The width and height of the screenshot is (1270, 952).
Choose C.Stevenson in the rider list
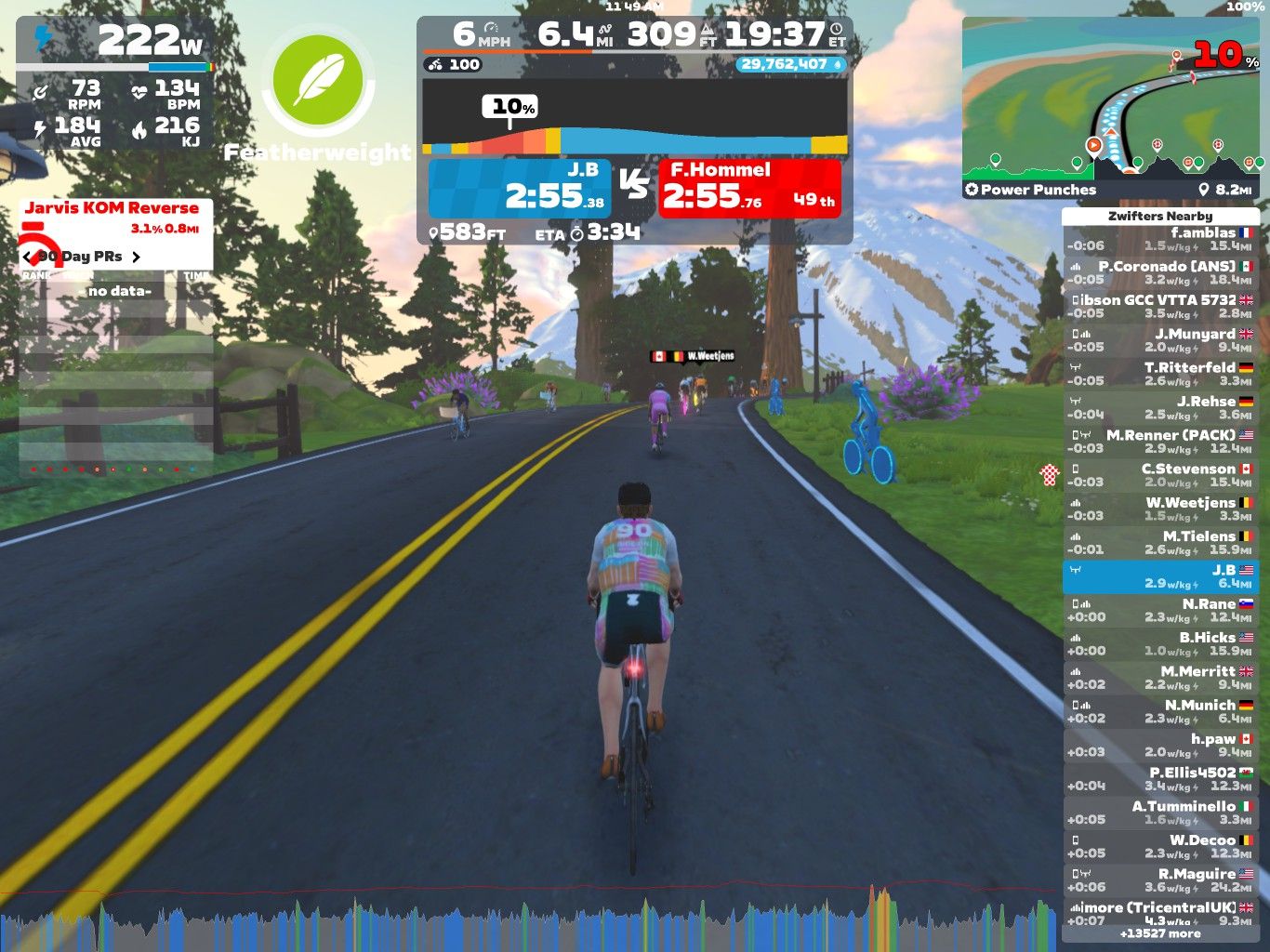coord(1159,475)
